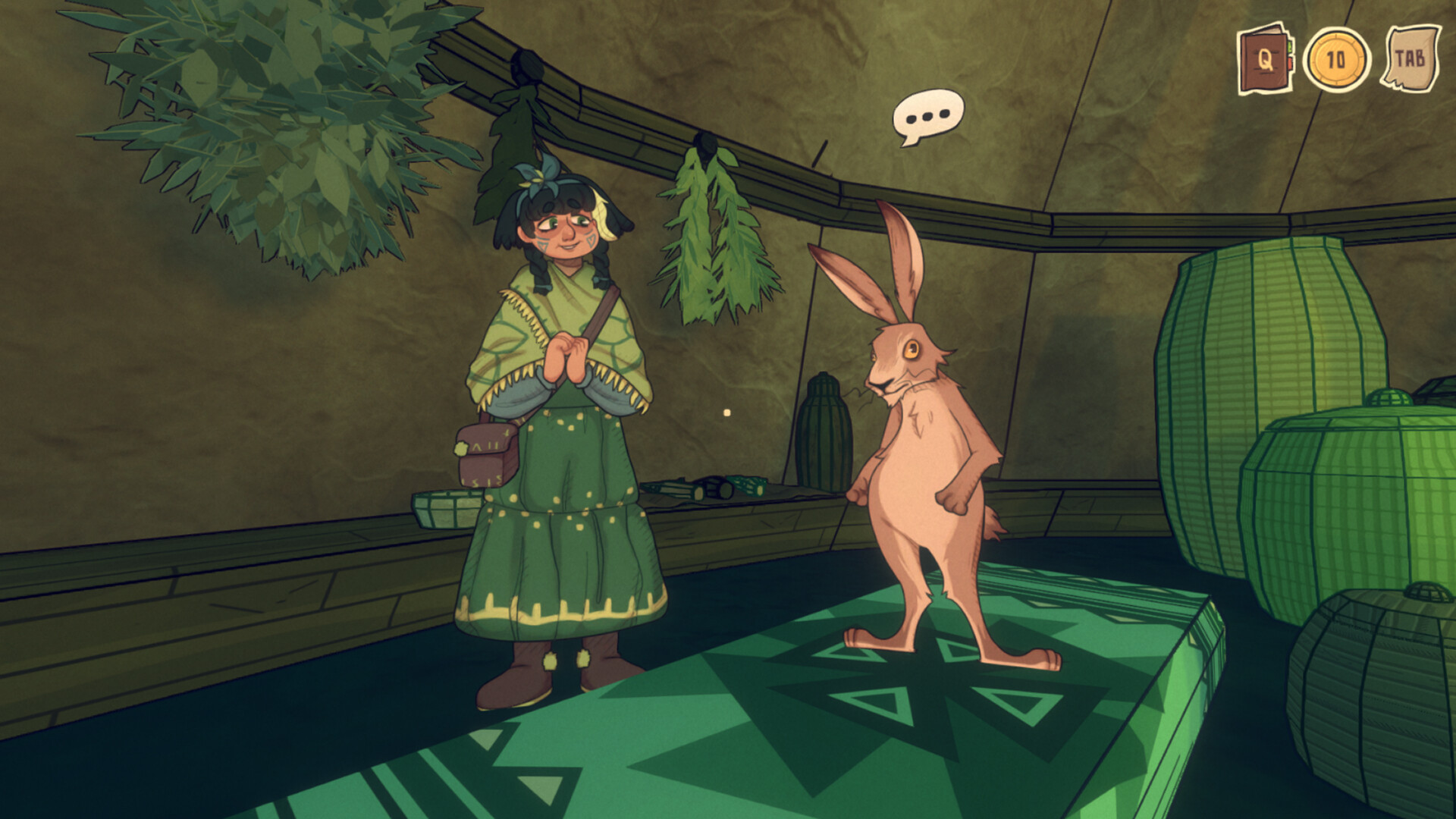
Task: Click the red bookmark tab on the journal
Action: tap(1290, 65)
